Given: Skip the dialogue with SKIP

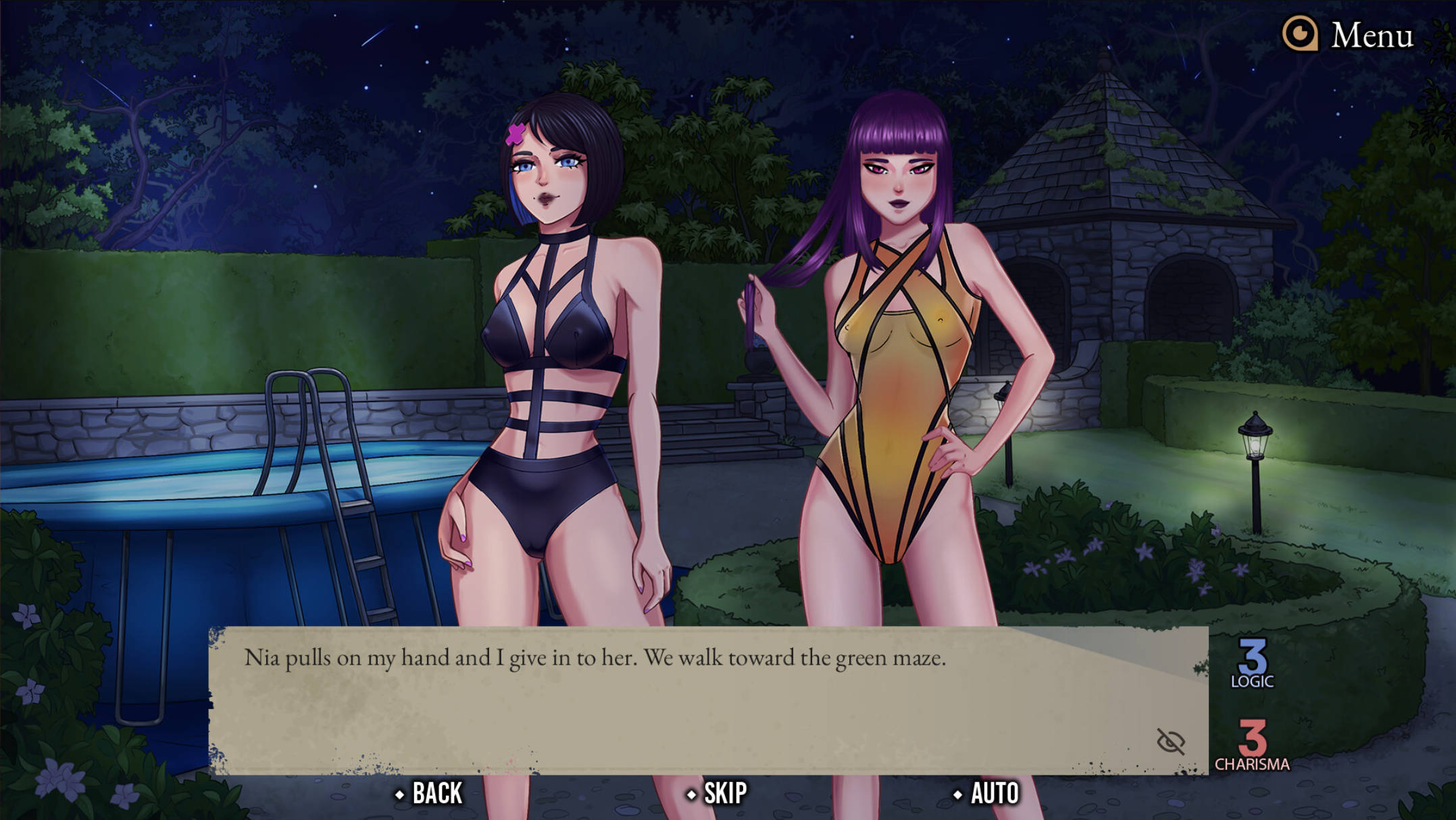Looking at the screenshot, I should point(718,793).
